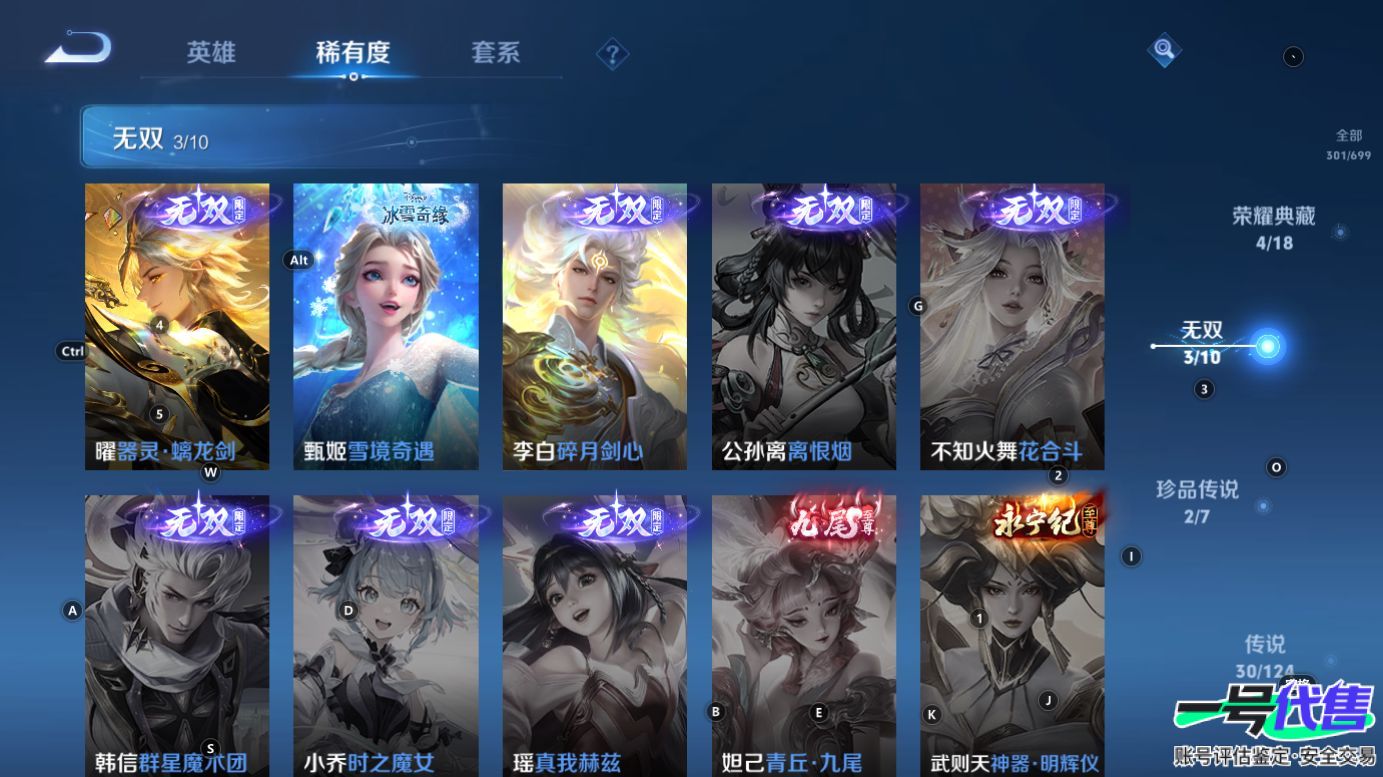Switch to the 英雄 tab
Image resolution: width=1383 pixels, height=777 pixels.
(211, 53)
